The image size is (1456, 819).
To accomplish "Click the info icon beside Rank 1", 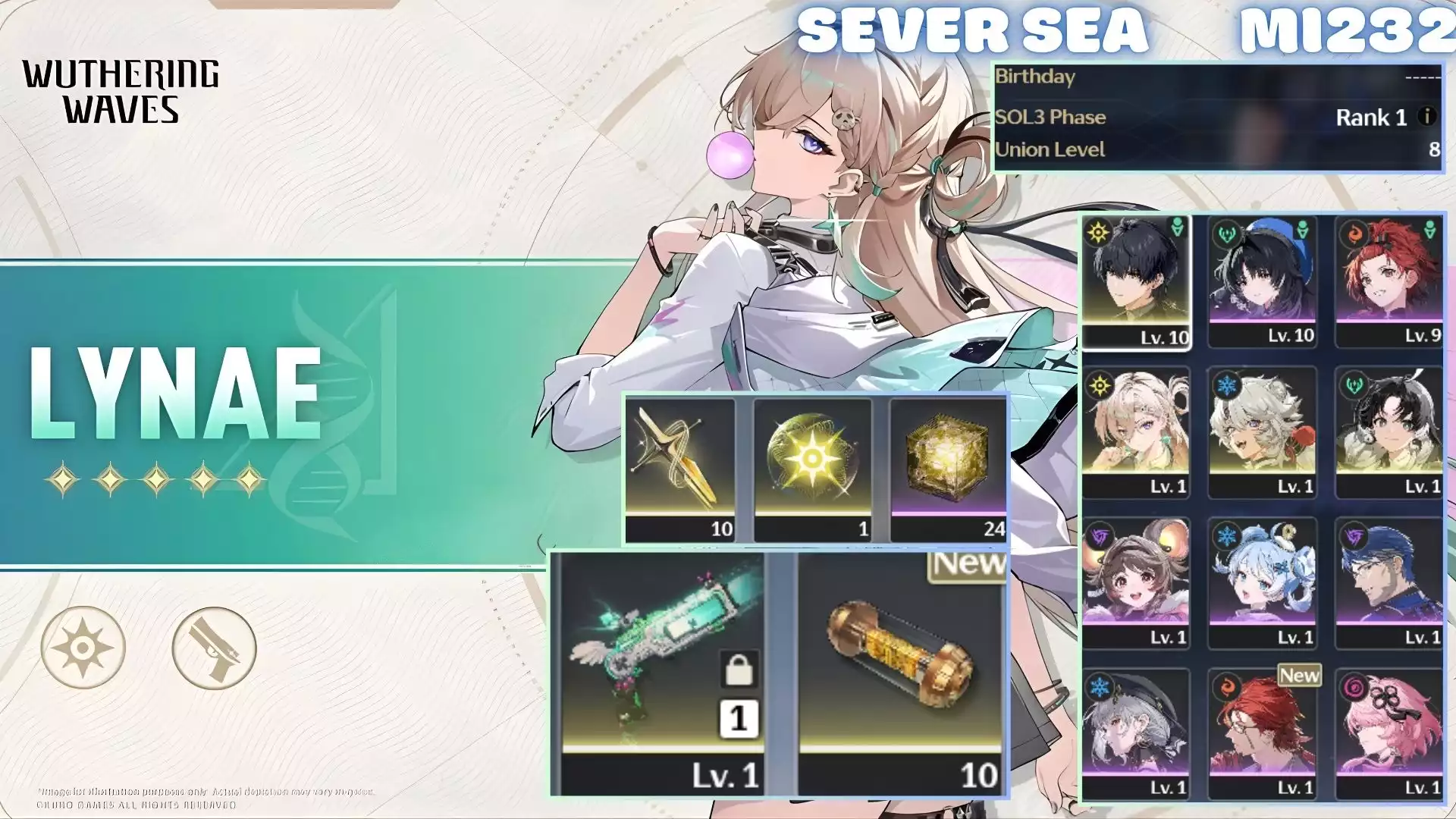I will (x=1426, y=117).
